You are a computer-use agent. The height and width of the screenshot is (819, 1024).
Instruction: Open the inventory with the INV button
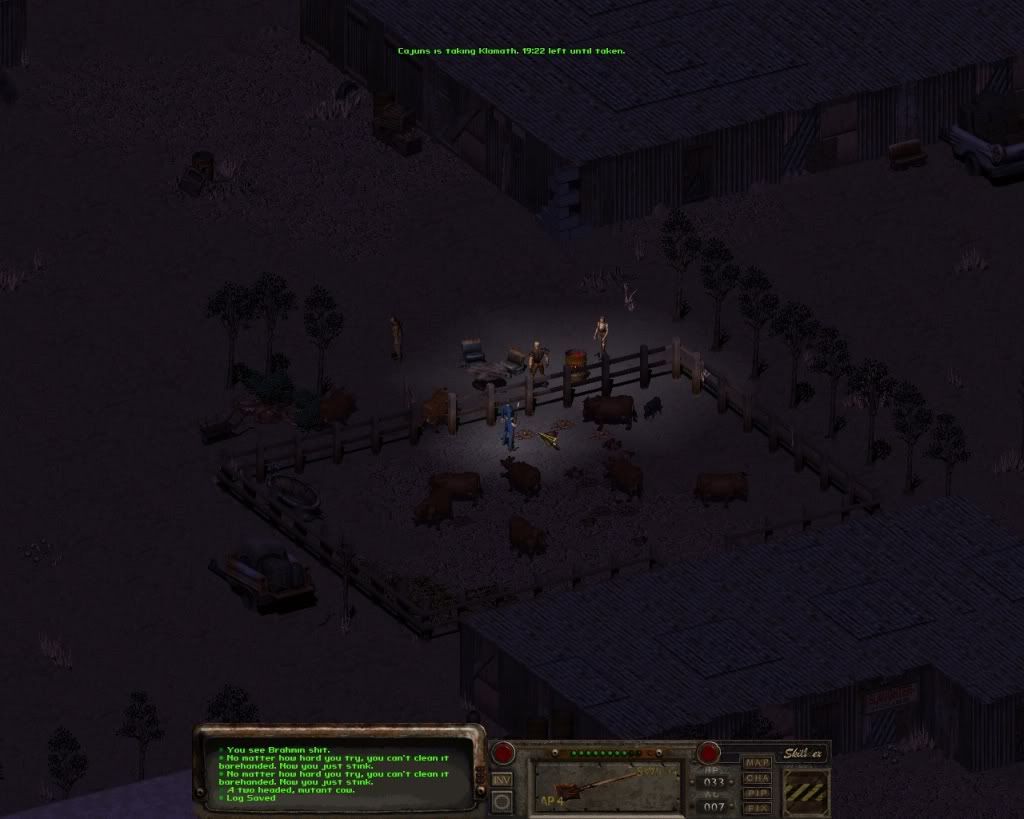tap(502, 778)
